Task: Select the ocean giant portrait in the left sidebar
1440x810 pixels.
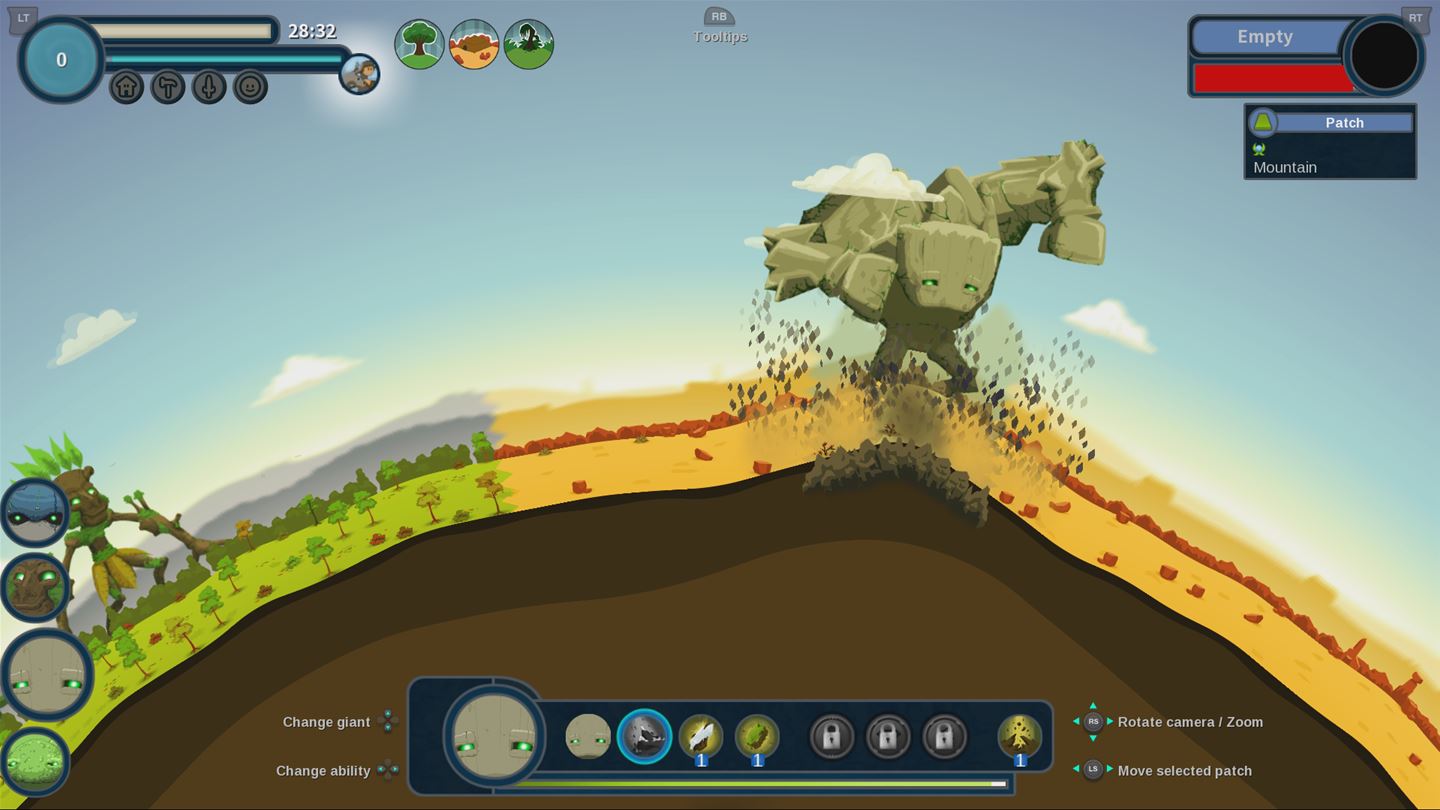Action: [x=35, y=513]
